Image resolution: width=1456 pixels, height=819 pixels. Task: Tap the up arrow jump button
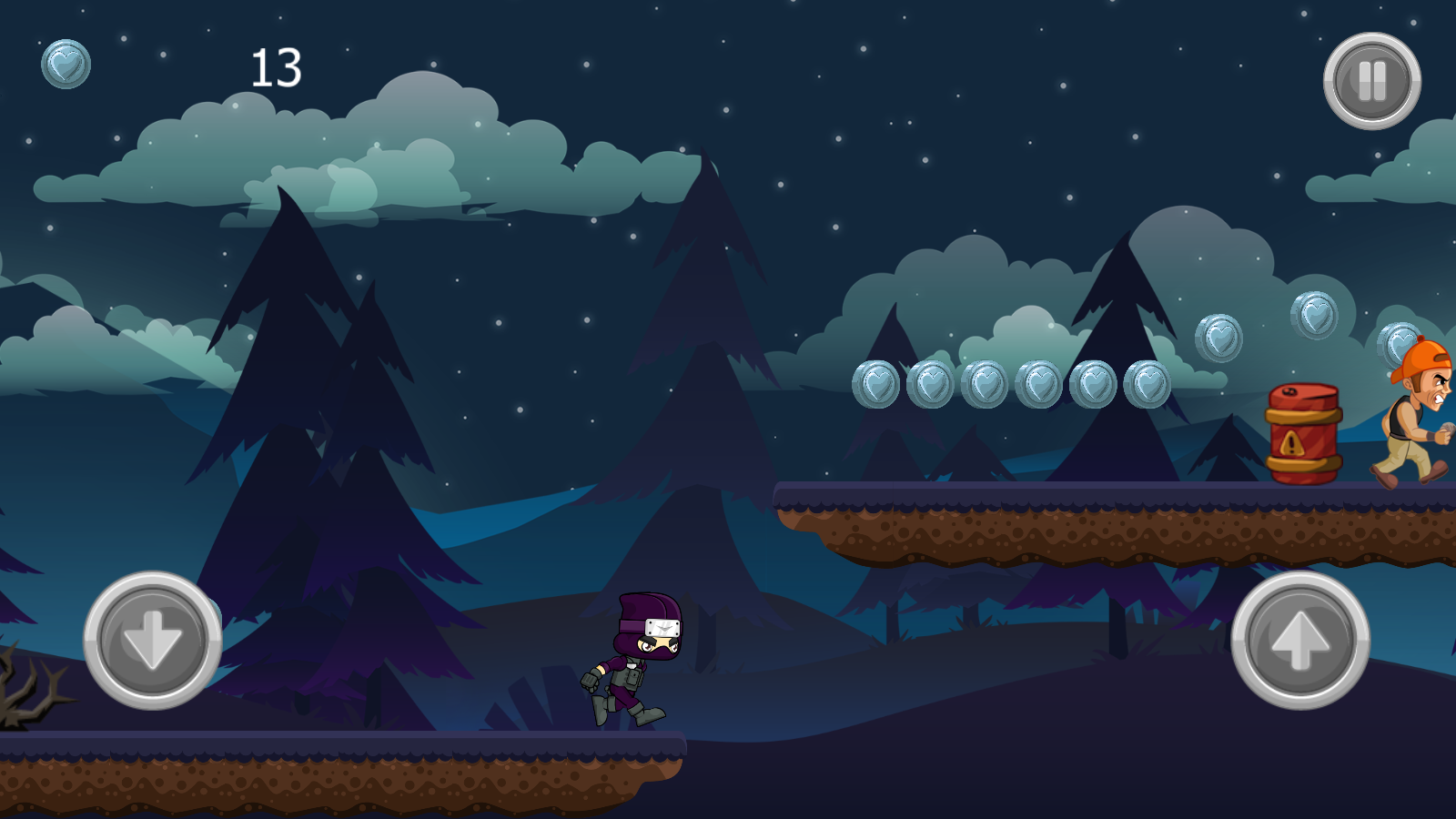1299,640
